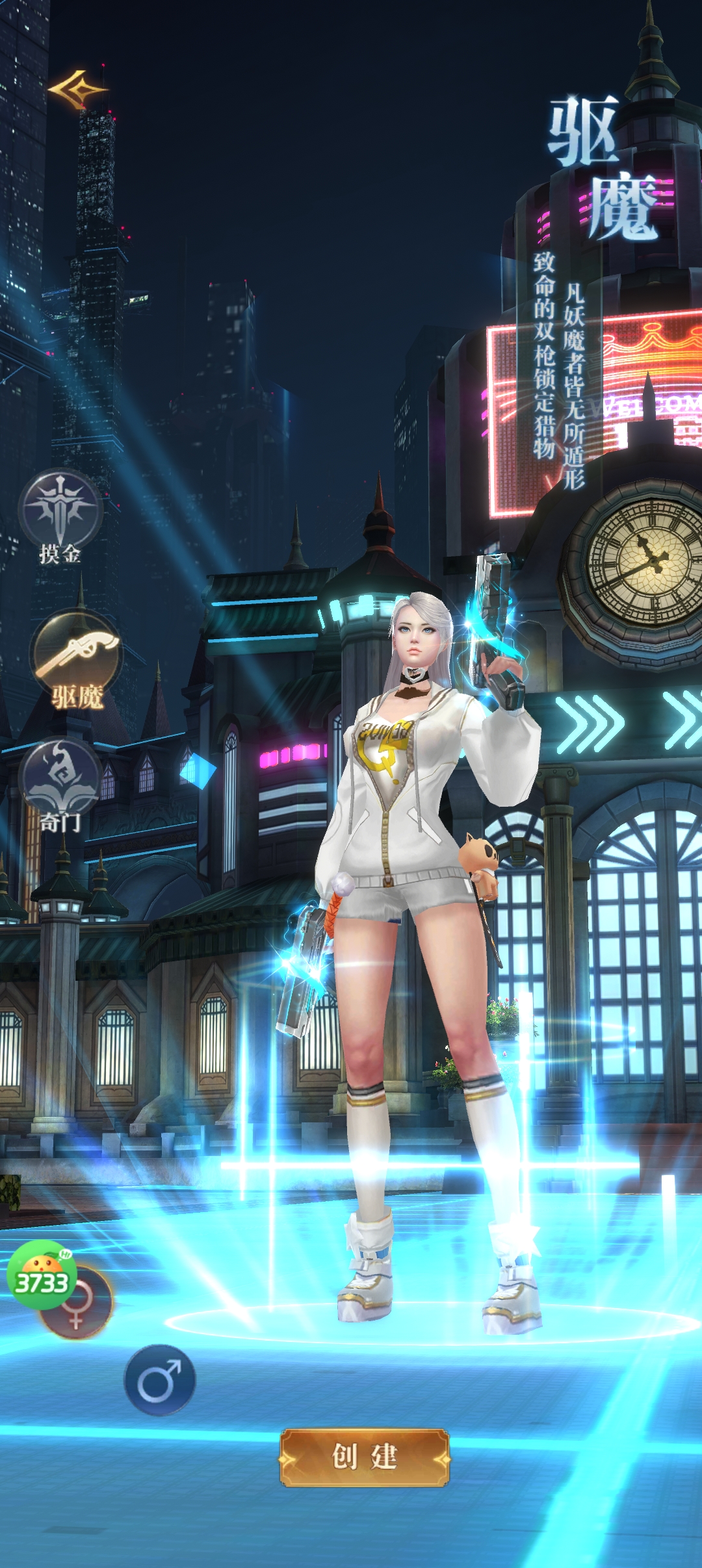This screenshot has height=1568, width=702.
Task: Switch to male gender symbol
Action: click(159, 1380)
